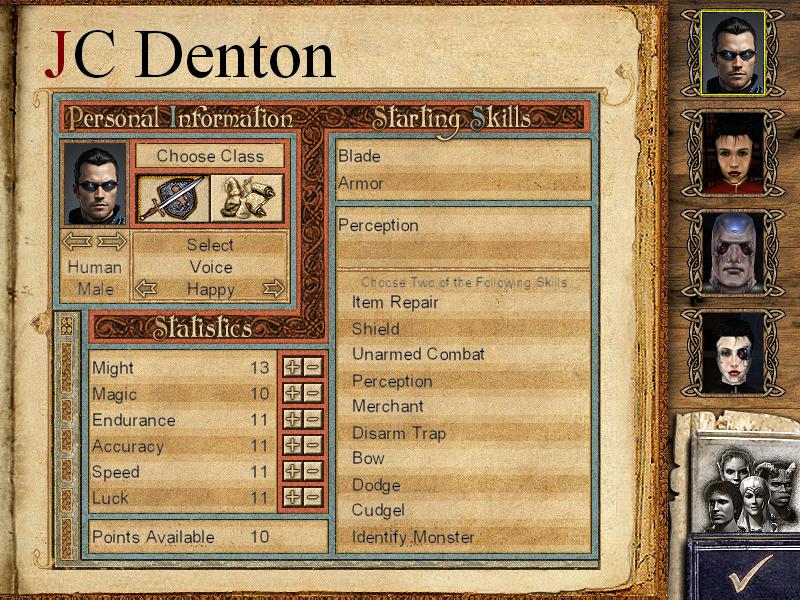Image resolution: width=800 pixels, height=600 pixels.
Task: Decrease the Magic stat by one
Action: point(313,393)
